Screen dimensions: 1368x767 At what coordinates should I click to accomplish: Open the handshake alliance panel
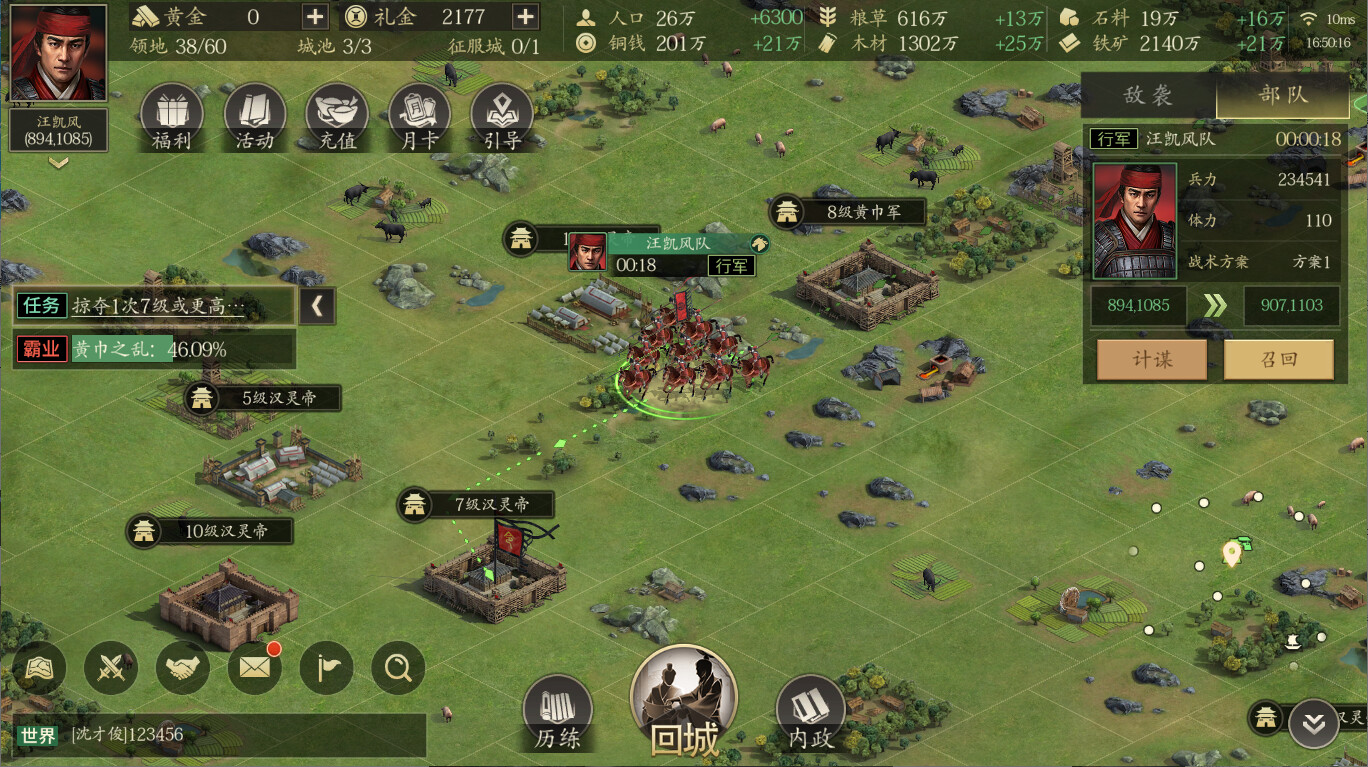tap(182, 668)
